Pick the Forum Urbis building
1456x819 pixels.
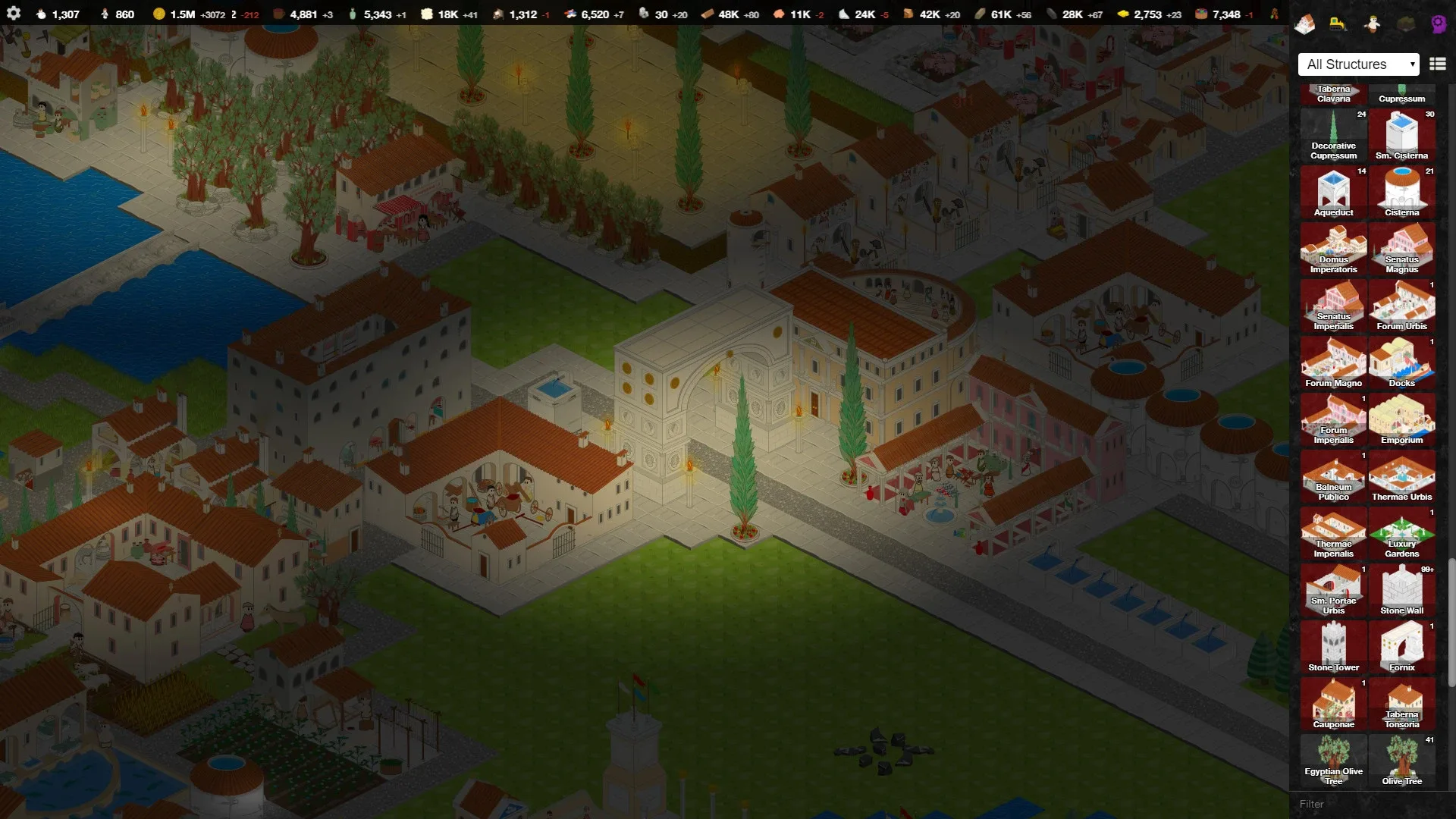point(1401,306)
